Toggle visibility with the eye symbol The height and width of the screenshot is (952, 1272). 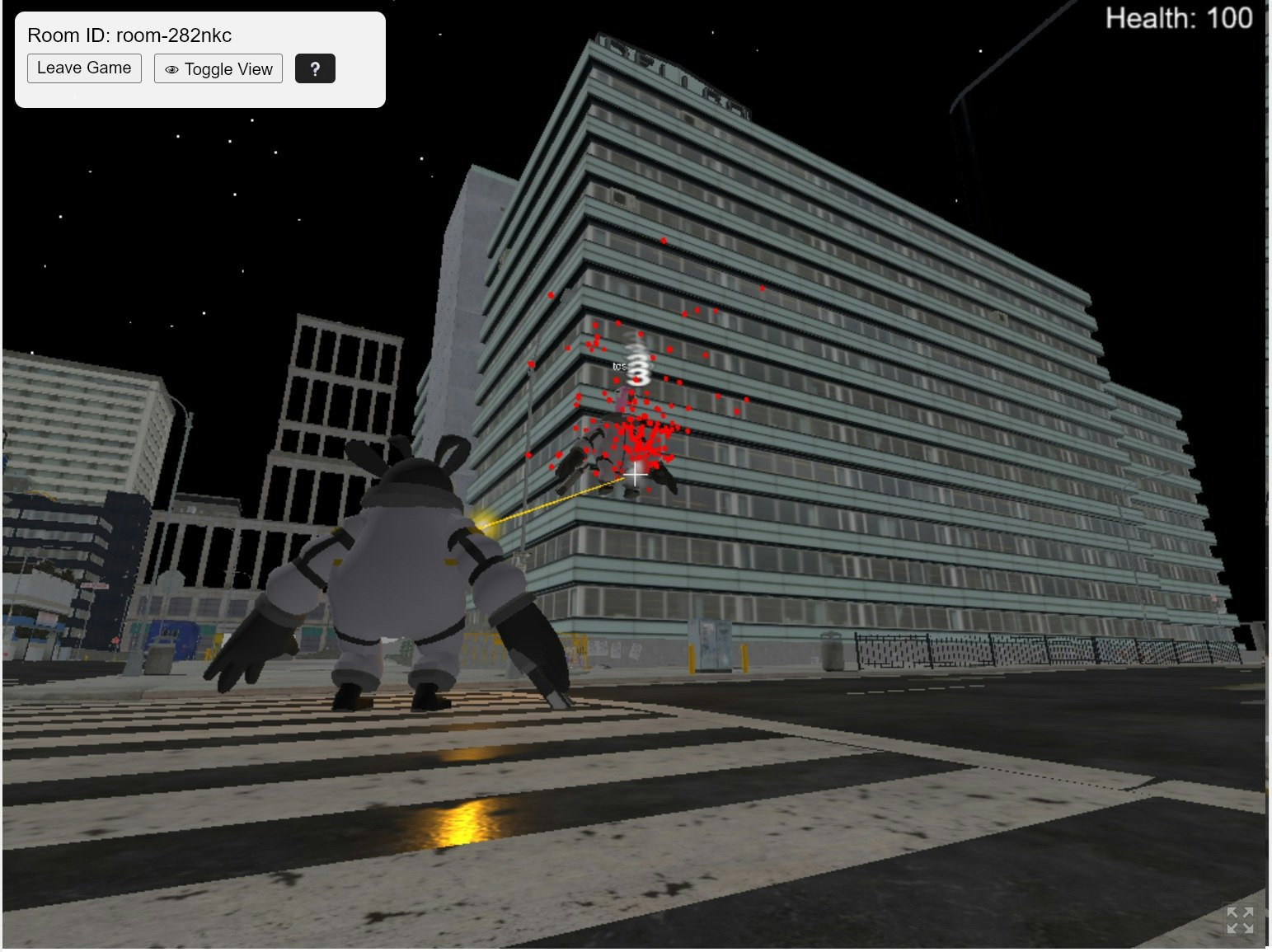click(x=171, y=69)
